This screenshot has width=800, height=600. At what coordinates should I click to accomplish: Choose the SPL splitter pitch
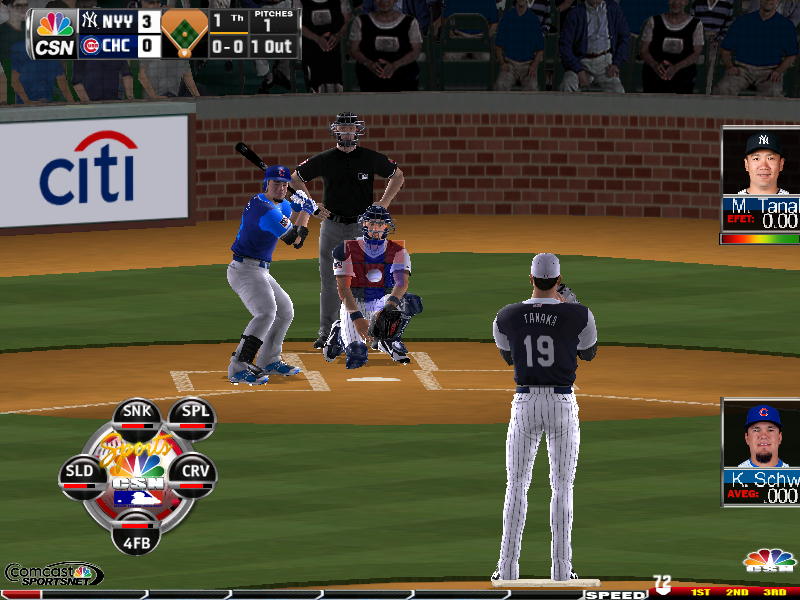click(191, 415)
